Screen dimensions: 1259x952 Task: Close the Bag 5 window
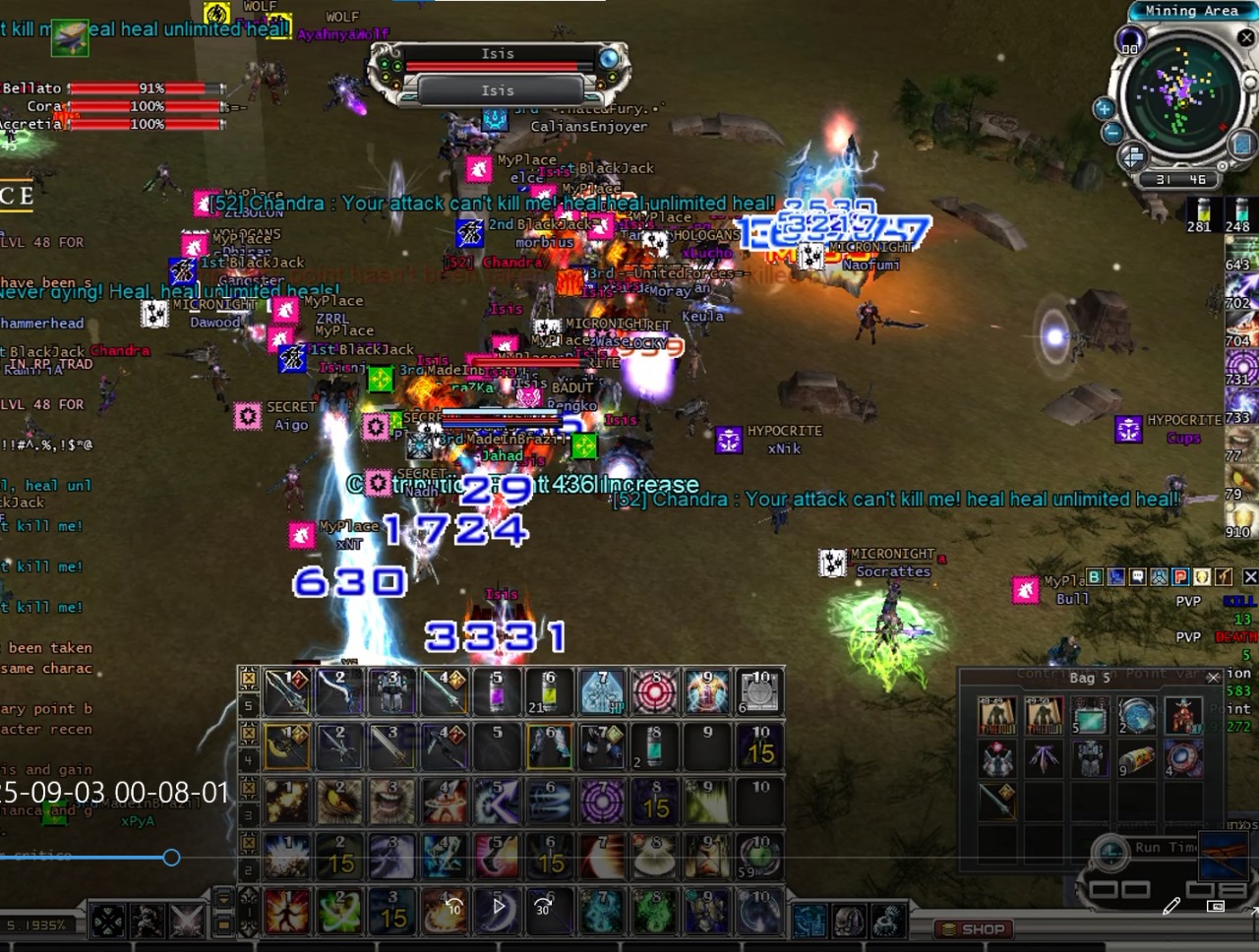1213,677
